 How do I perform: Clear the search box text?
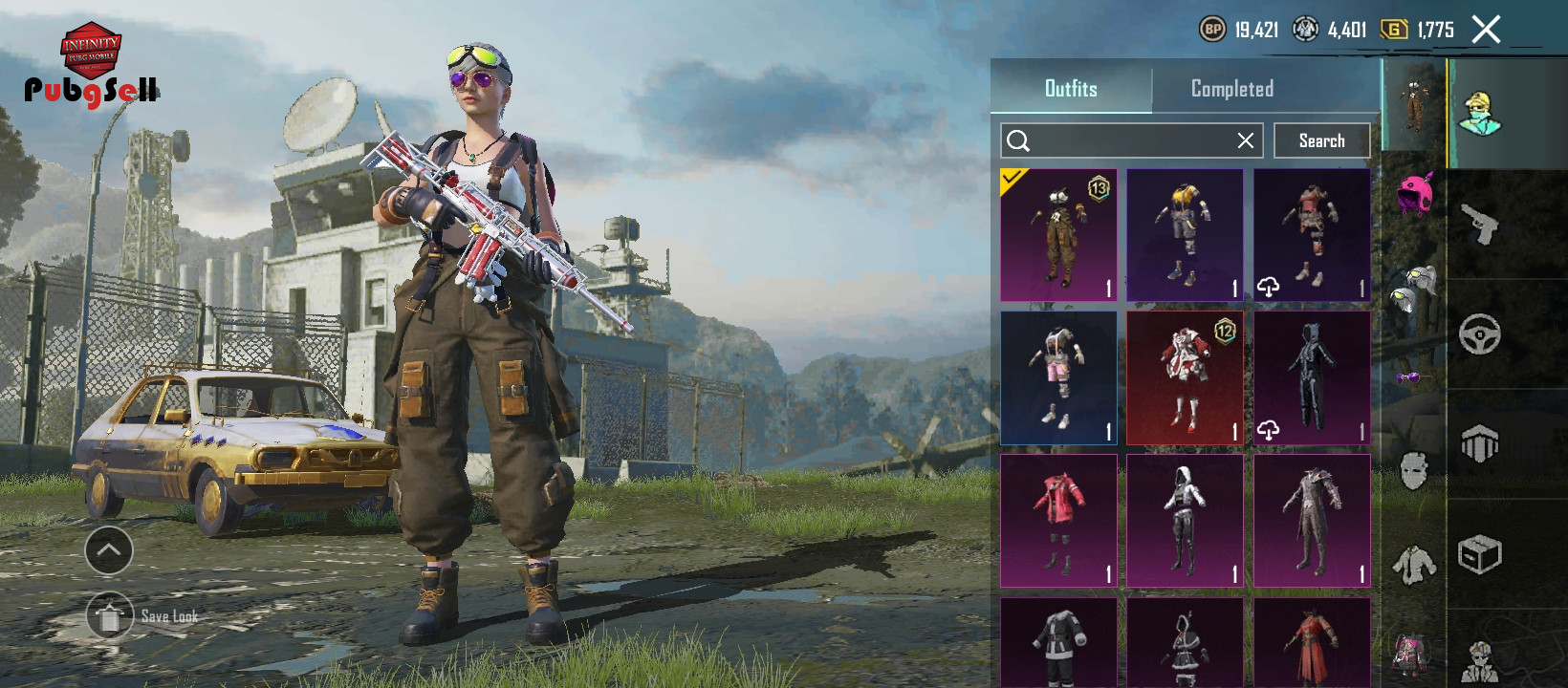(1245, 140)
